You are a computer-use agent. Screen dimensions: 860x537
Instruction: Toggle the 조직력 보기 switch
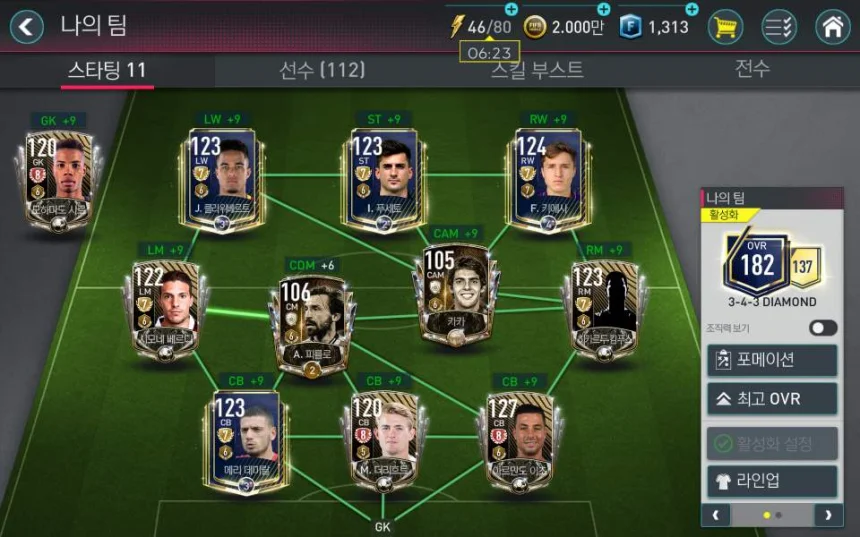click(x=823, y=328)
